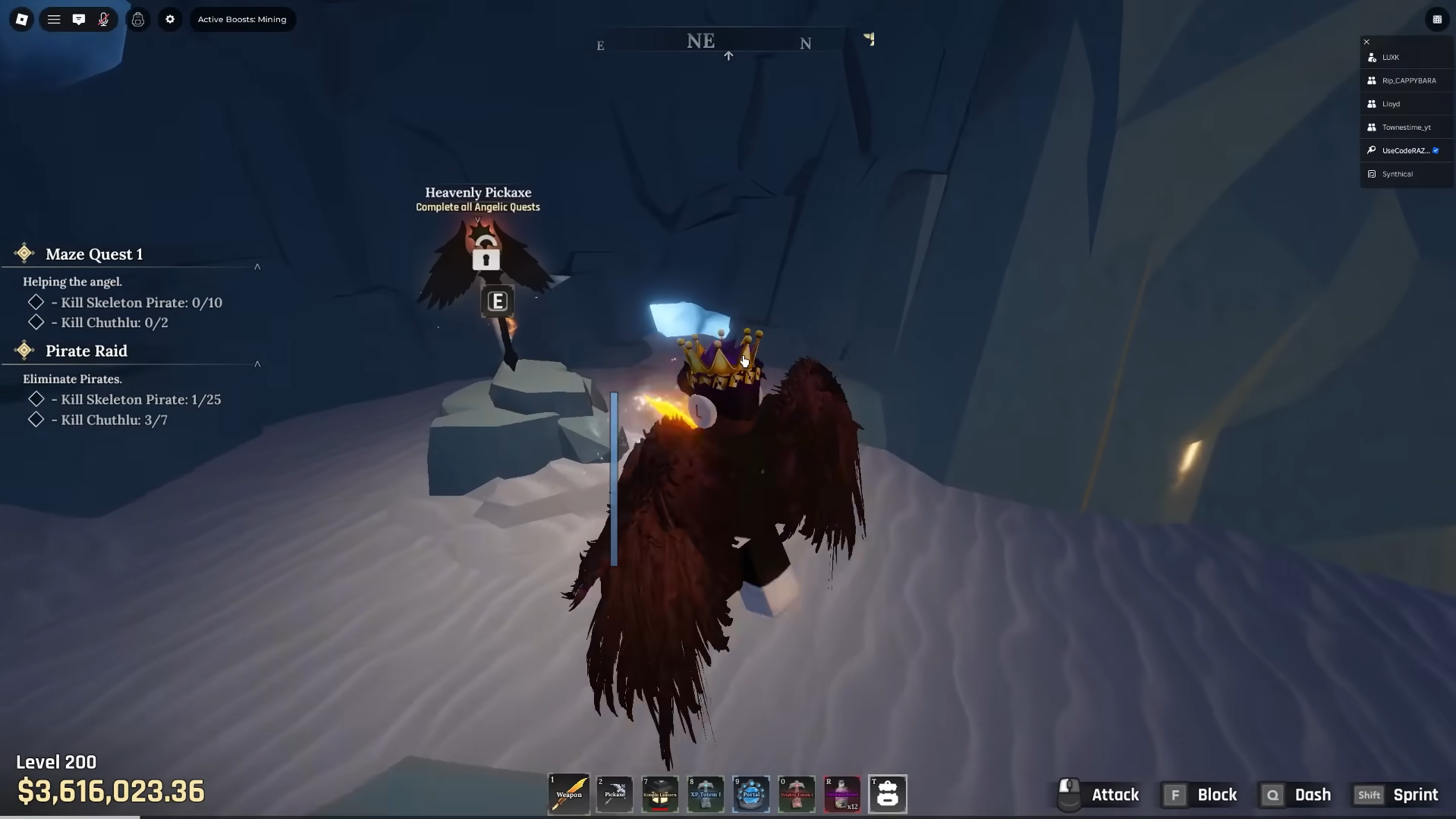1456x819 pixels.
Task: Select the Vitality Totem I slot
Action: point(797,794)
